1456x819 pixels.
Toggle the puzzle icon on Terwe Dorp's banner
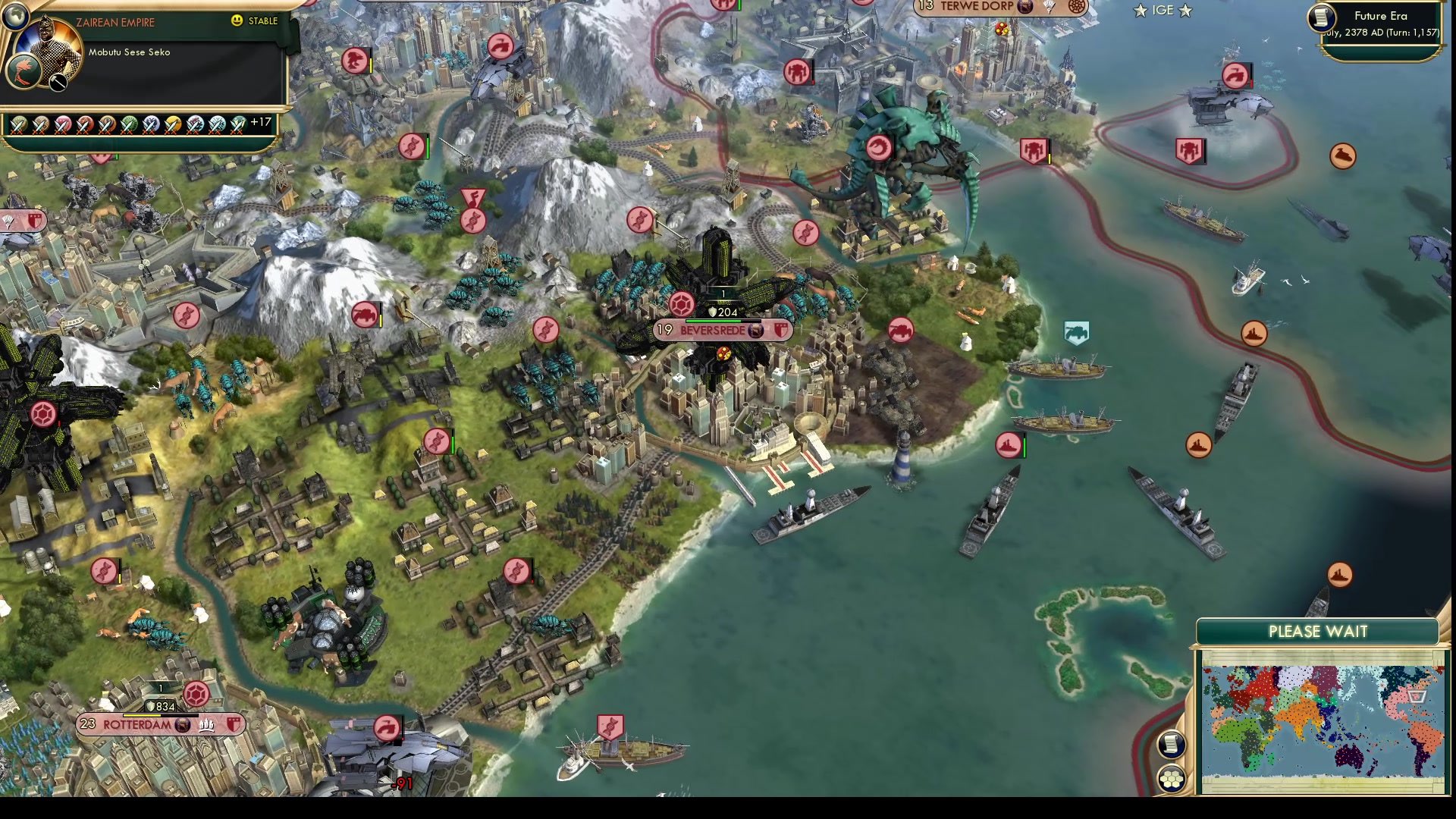click(x=1076, y=7)
